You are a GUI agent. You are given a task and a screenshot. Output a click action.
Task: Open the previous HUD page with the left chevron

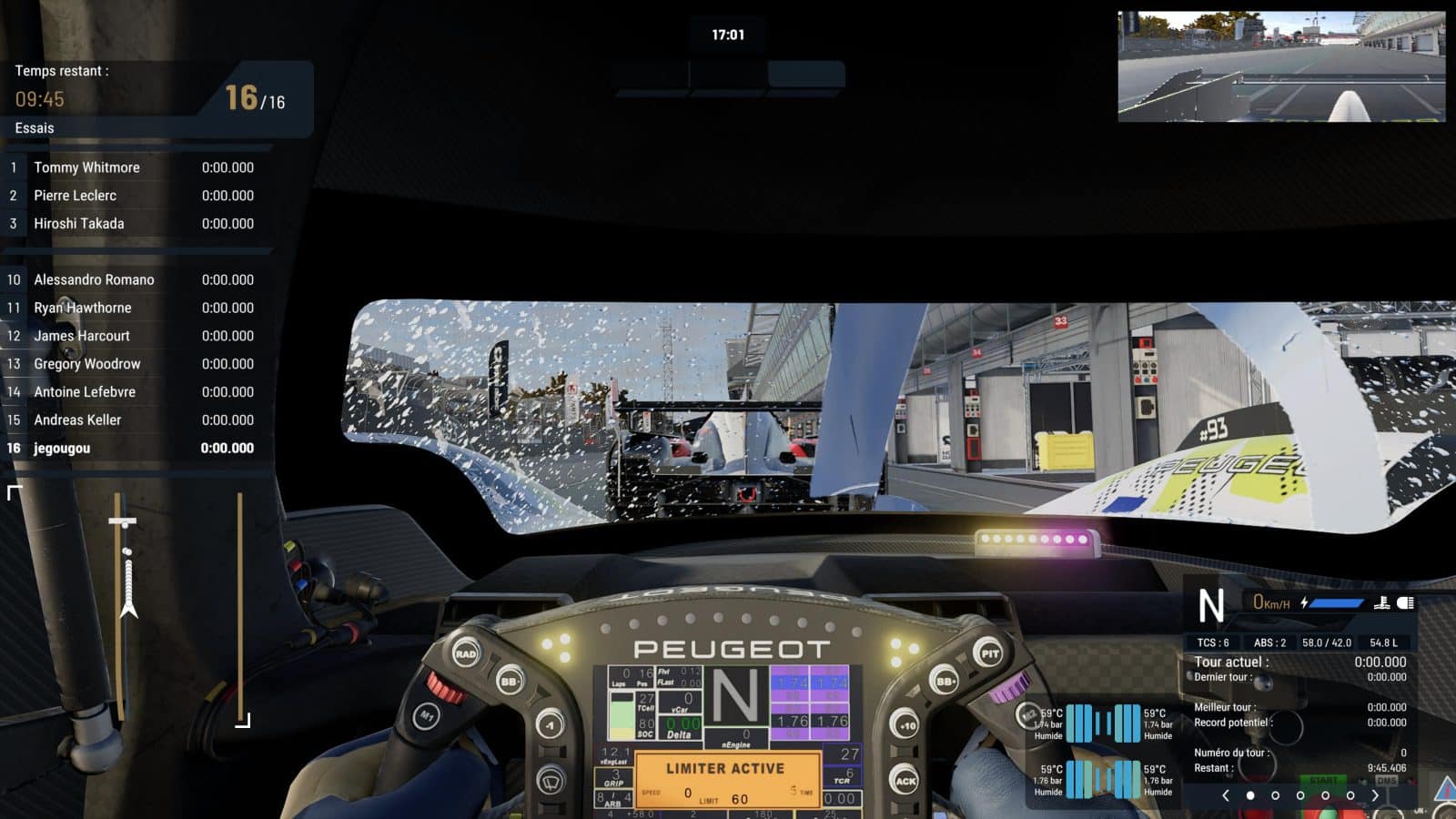(x=1227, y=794)
